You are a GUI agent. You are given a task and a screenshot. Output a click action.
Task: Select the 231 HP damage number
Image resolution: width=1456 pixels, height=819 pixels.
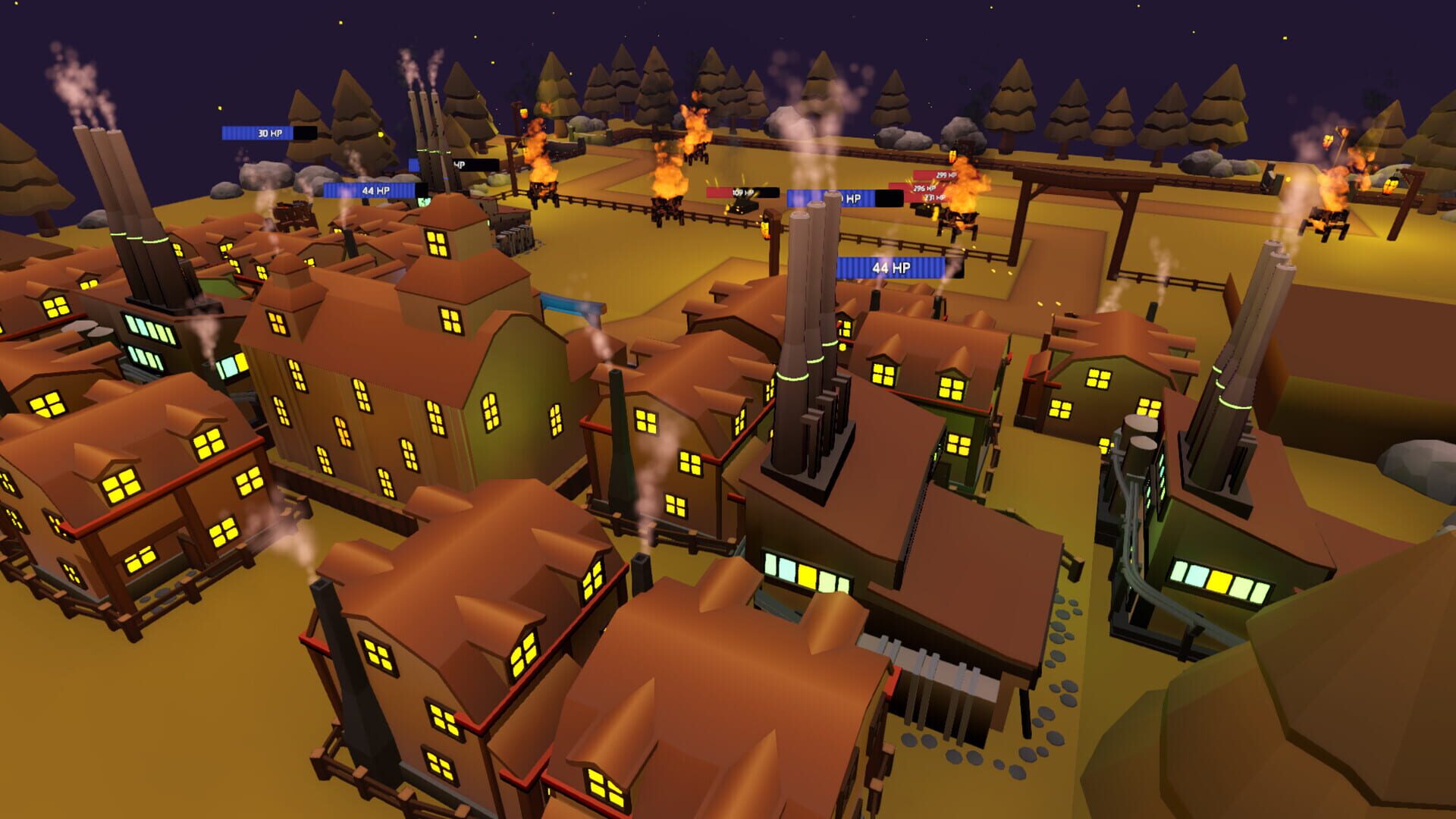click(934, 196)
